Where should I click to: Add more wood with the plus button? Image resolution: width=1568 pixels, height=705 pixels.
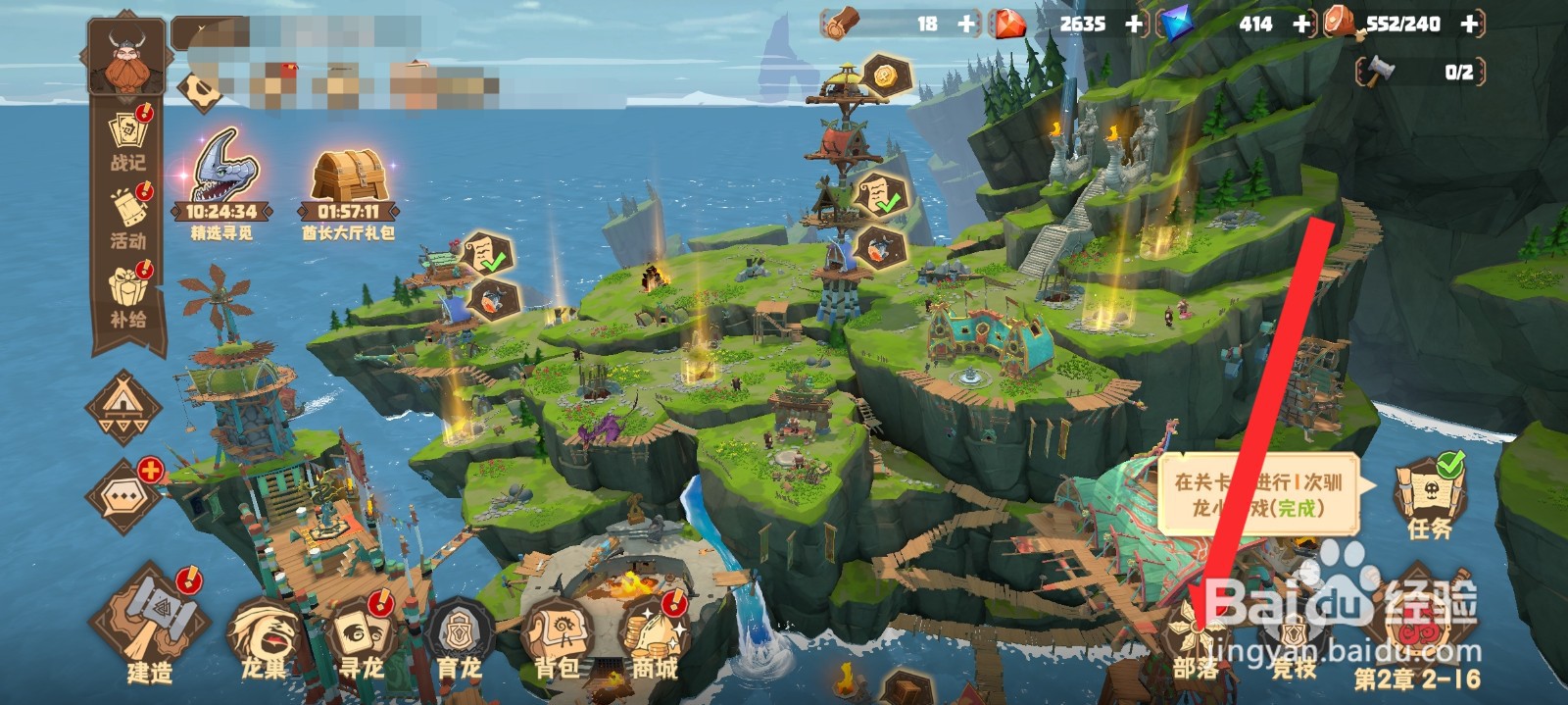click(967, 24)
